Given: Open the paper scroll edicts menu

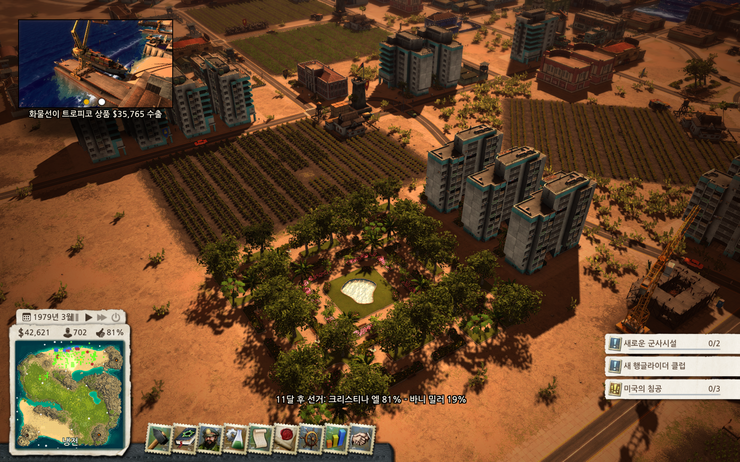Looking at the screenshot, I should click(259, 437).
